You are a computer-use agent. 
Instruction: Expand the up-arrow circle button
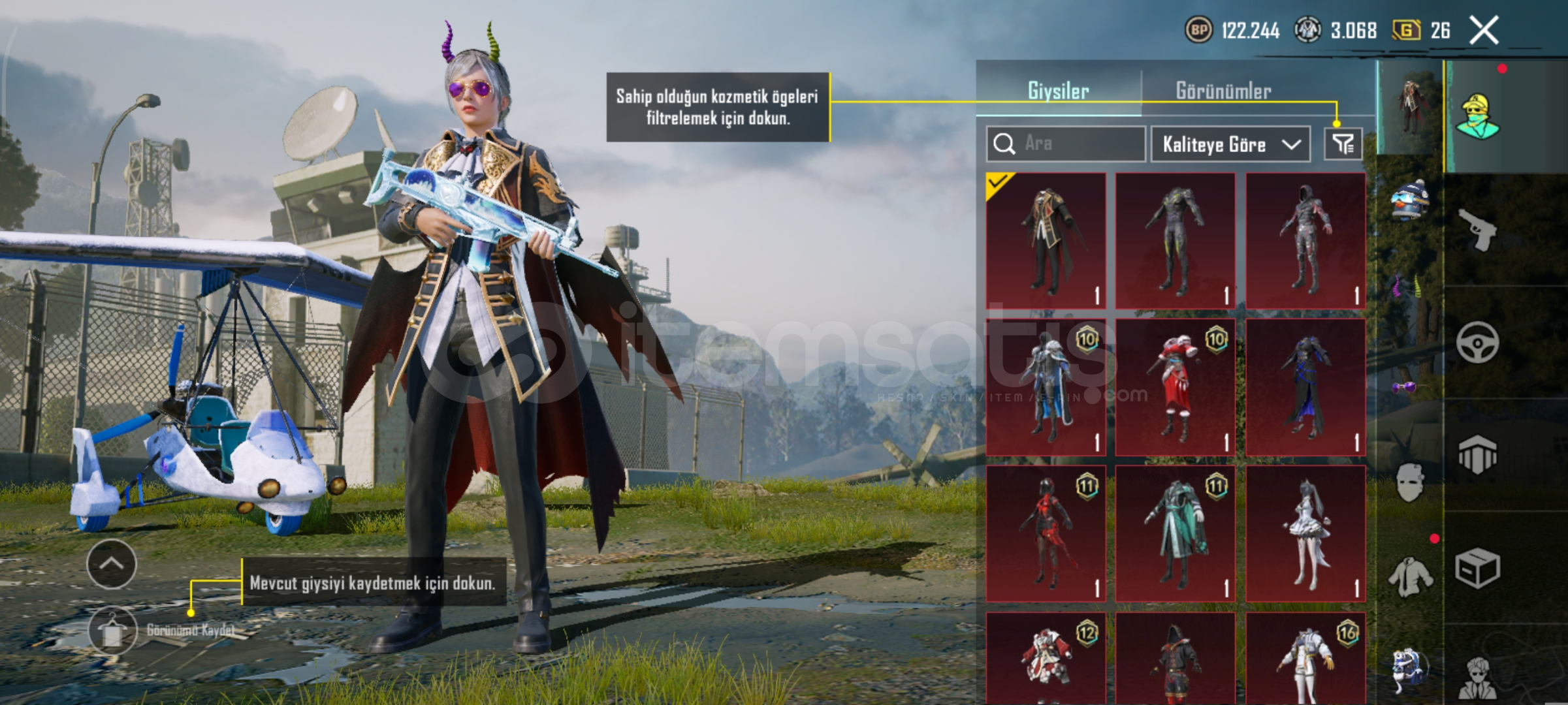coord(112,564)
